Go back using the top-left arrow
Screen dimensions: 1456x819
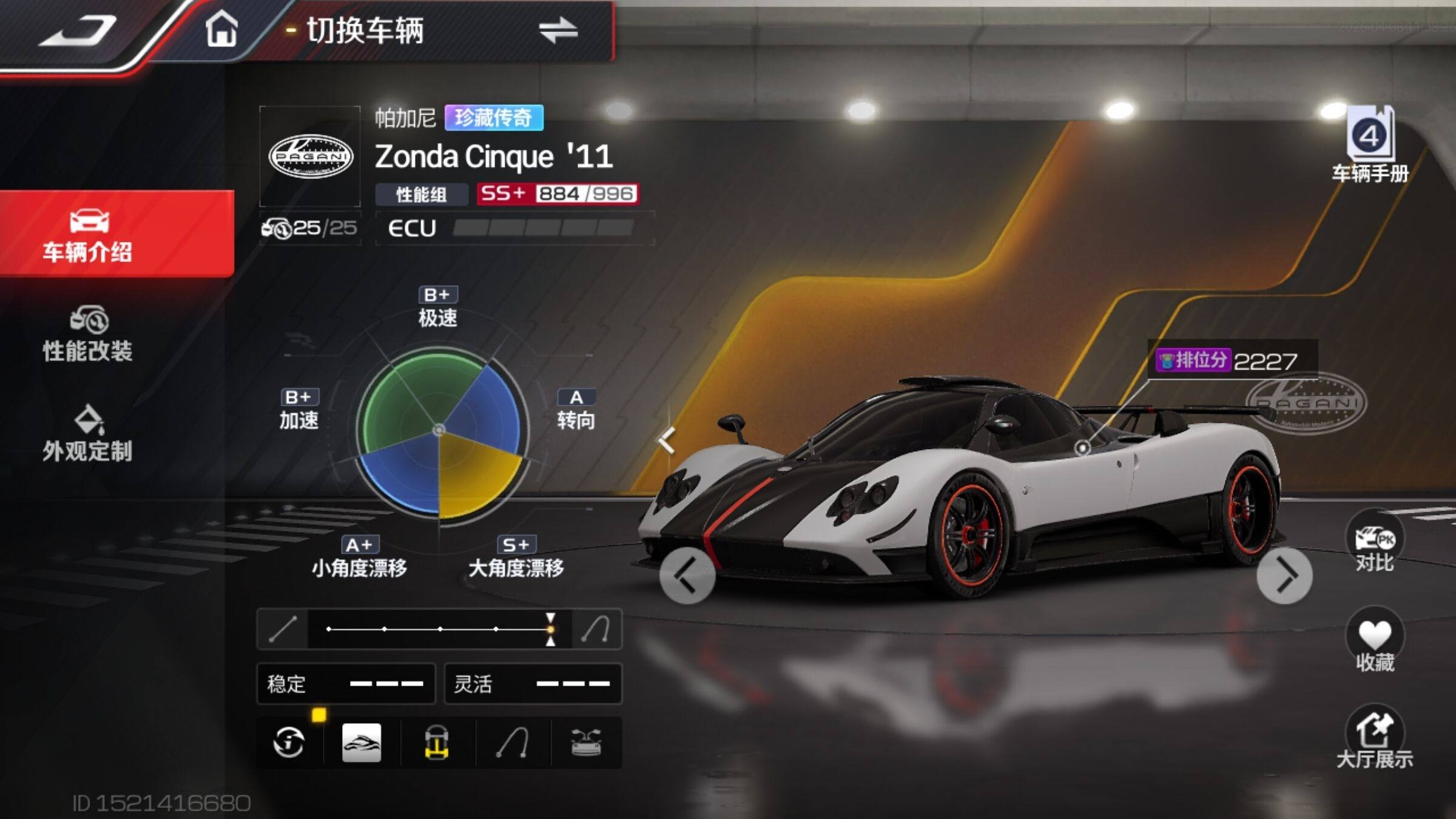pyautogui.click(x=79, y=32)
